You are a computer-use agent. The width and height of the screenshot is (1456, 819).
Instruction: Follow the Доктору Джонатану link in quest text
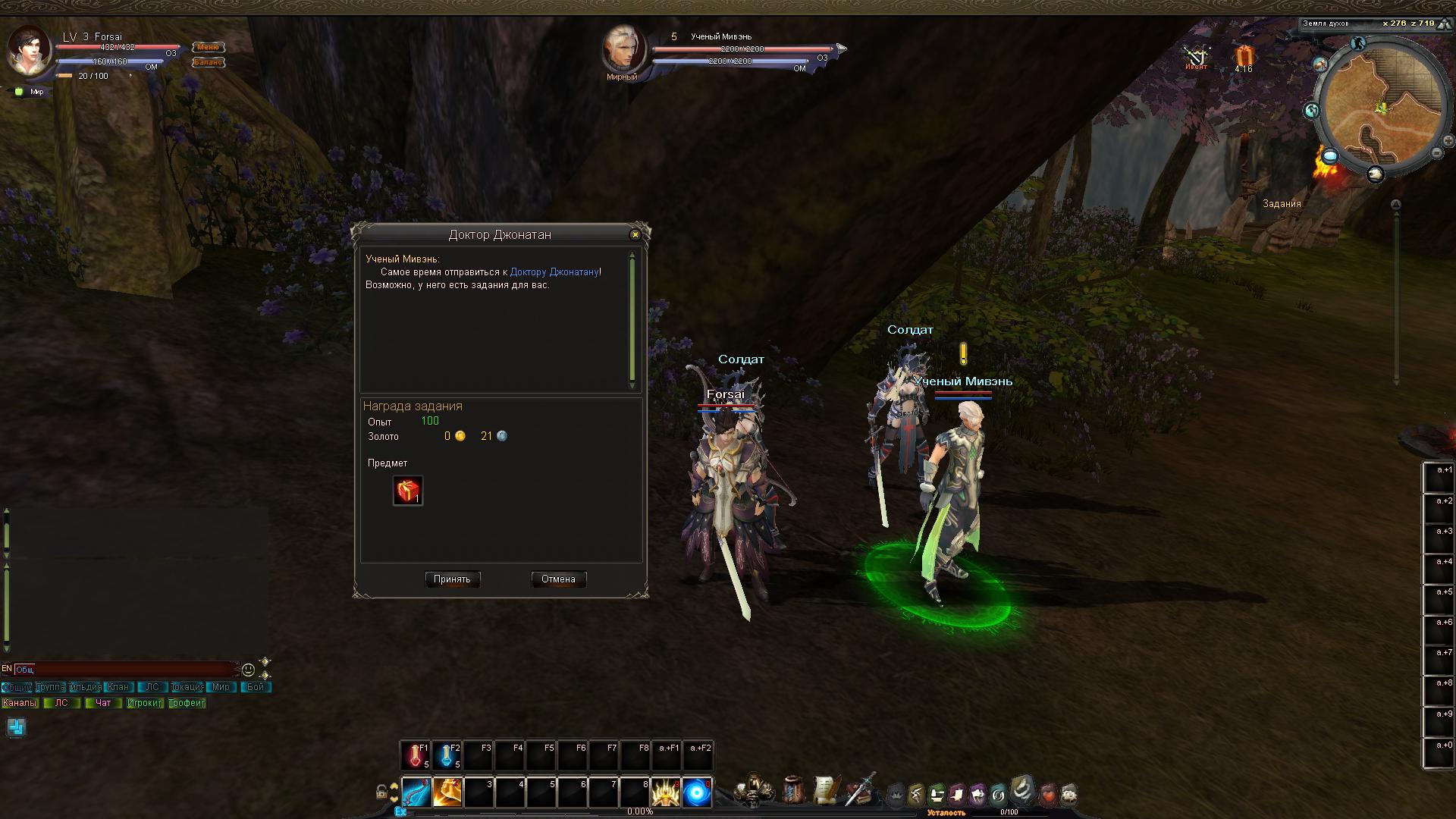(x=554, y=272)
